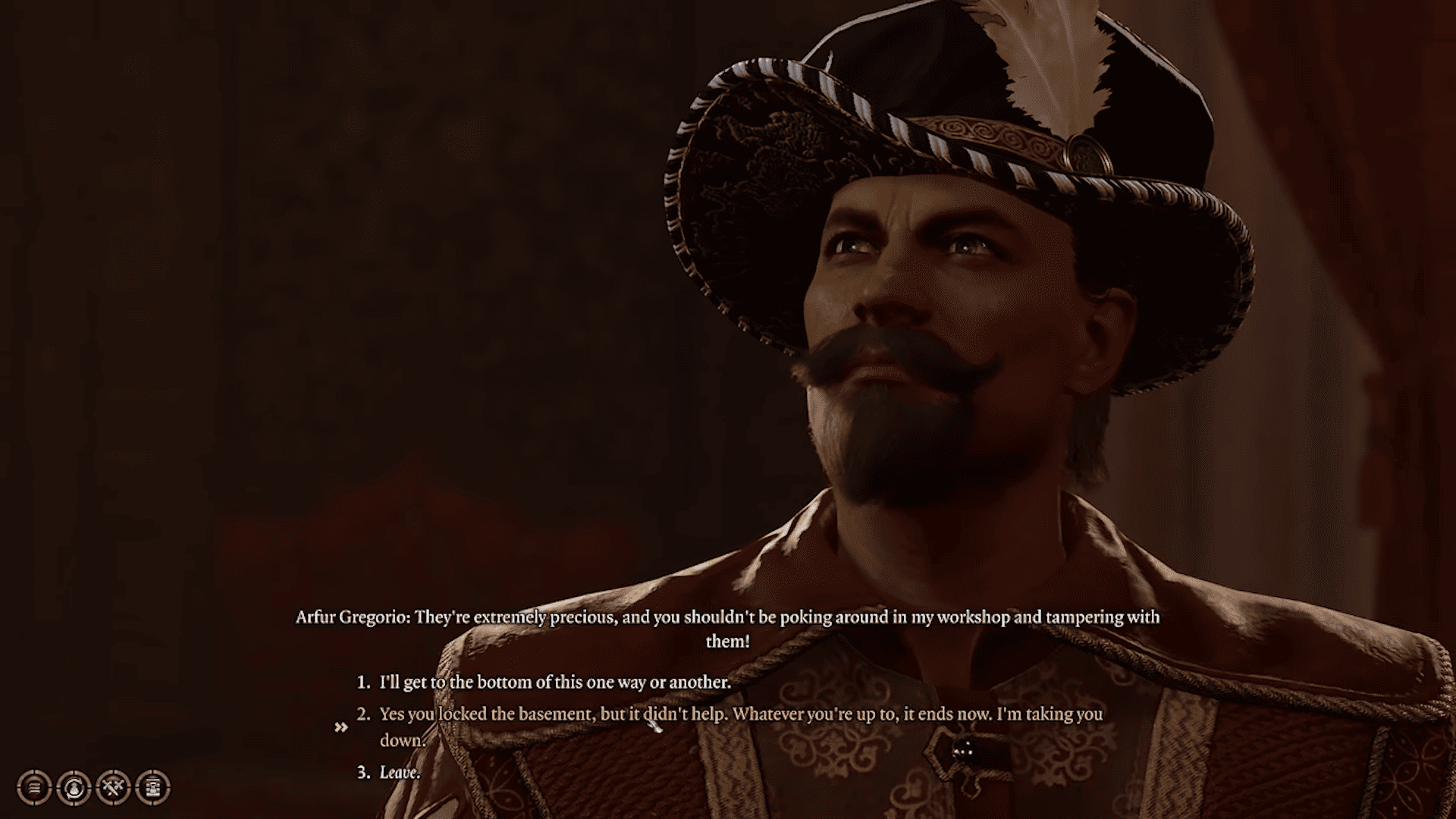Choose reply "I'll get to the bottom of this"

pyautogui.click(x=554, y=682)
